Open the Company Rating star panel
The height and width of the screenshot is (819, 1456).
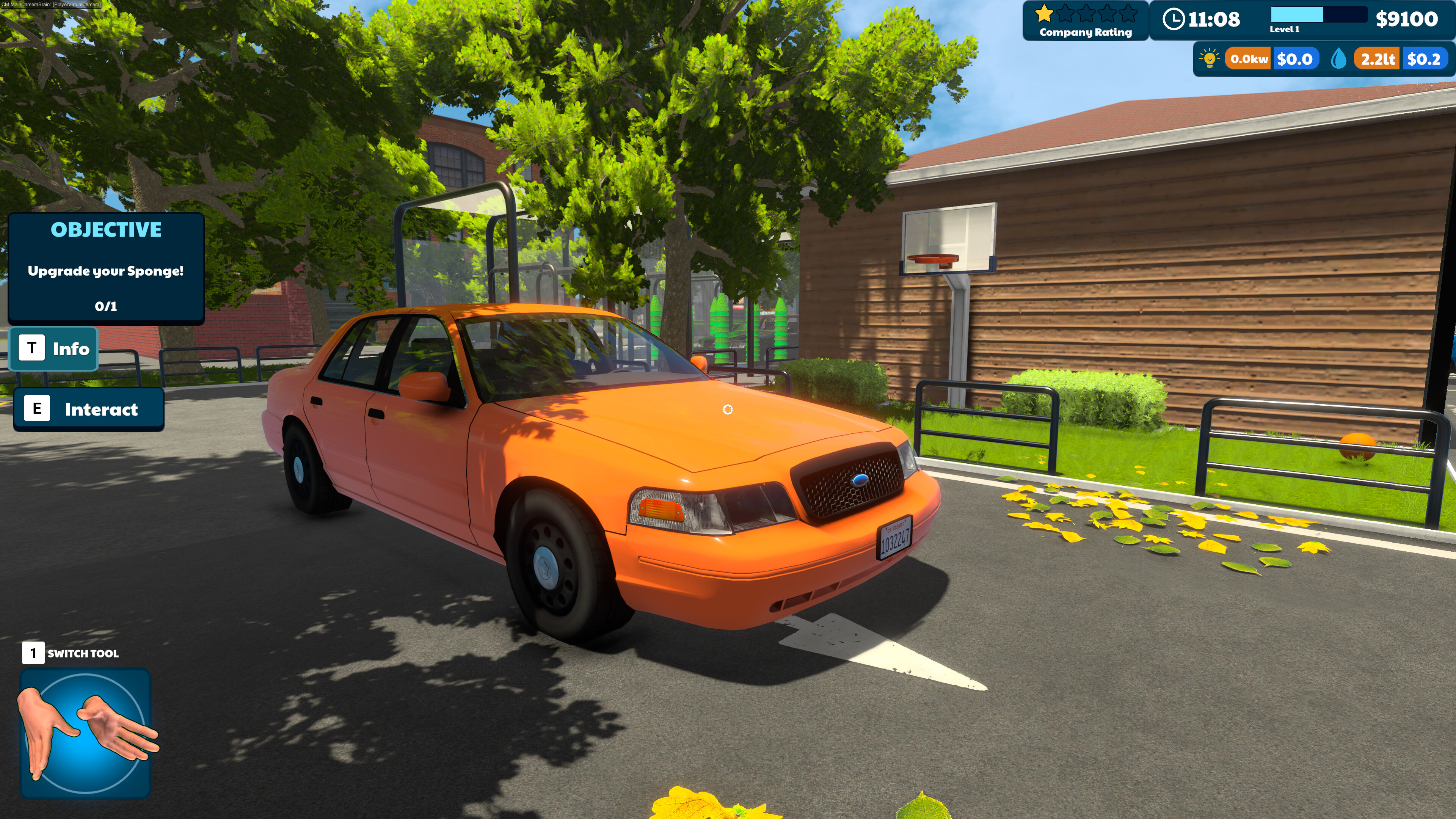[x=1085, y=21]
